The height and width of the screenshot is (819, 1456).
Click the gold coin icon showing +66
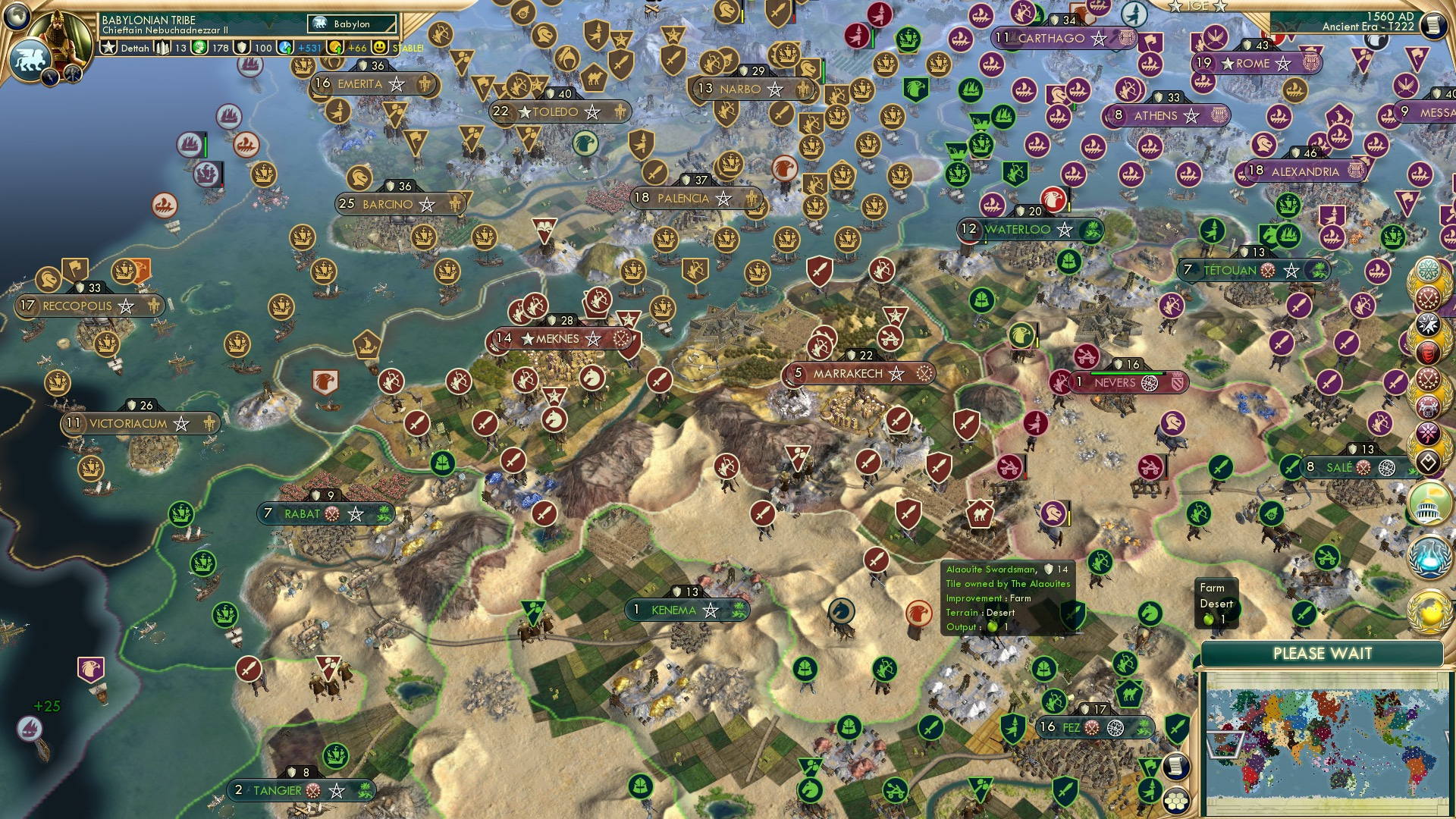[x=336, y=48]
